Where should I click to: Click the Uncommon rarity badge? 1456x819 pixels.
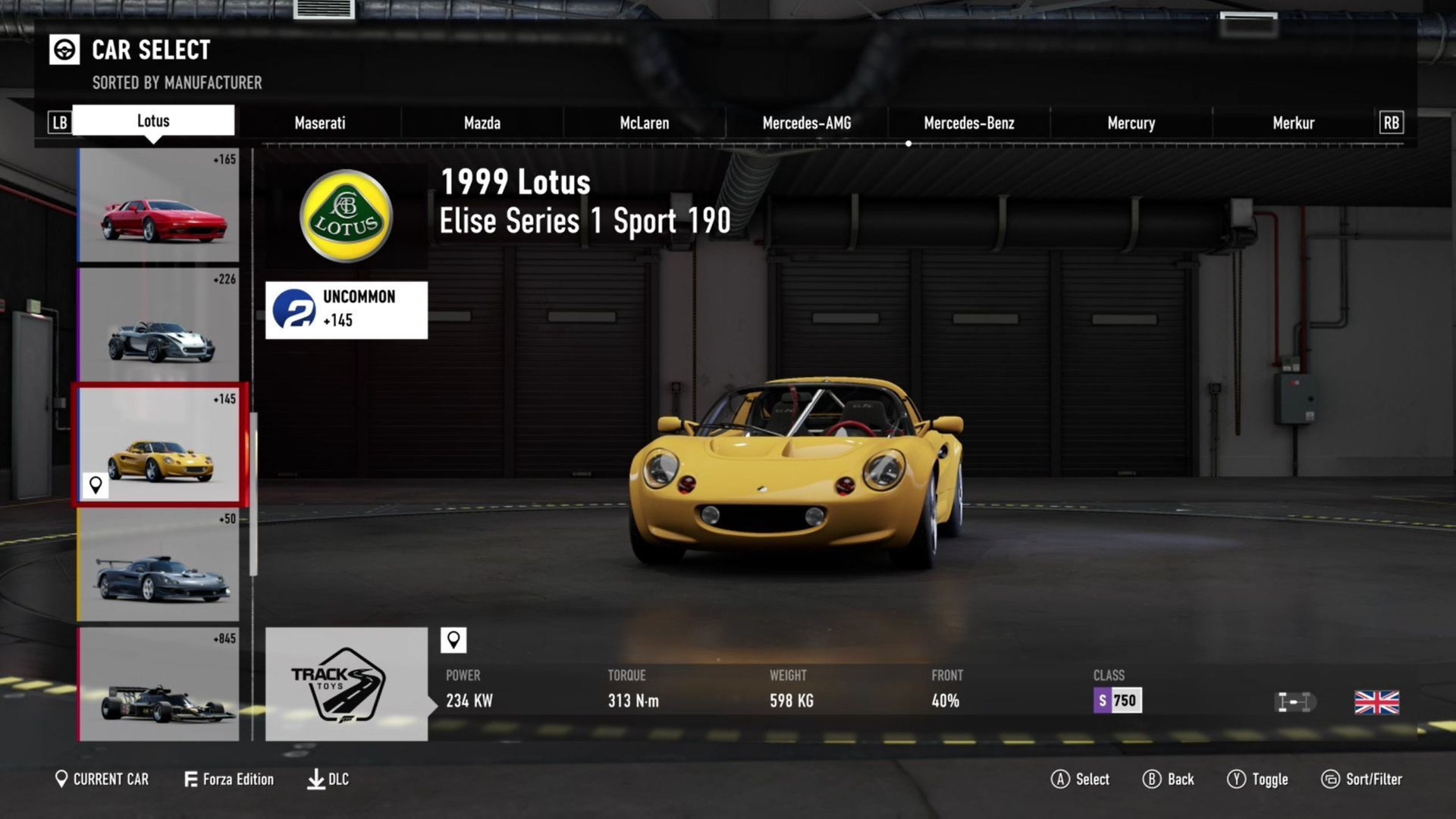(x=346, y=310)
